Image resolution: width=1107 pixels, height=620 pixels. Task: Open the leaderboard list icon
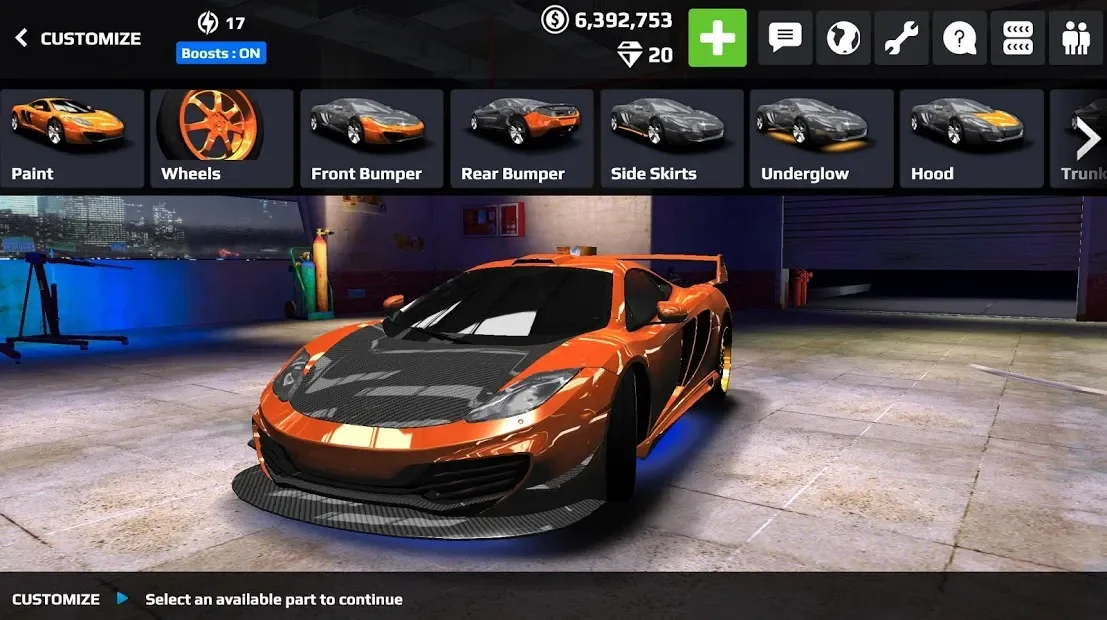click(x=1018, y=38)
